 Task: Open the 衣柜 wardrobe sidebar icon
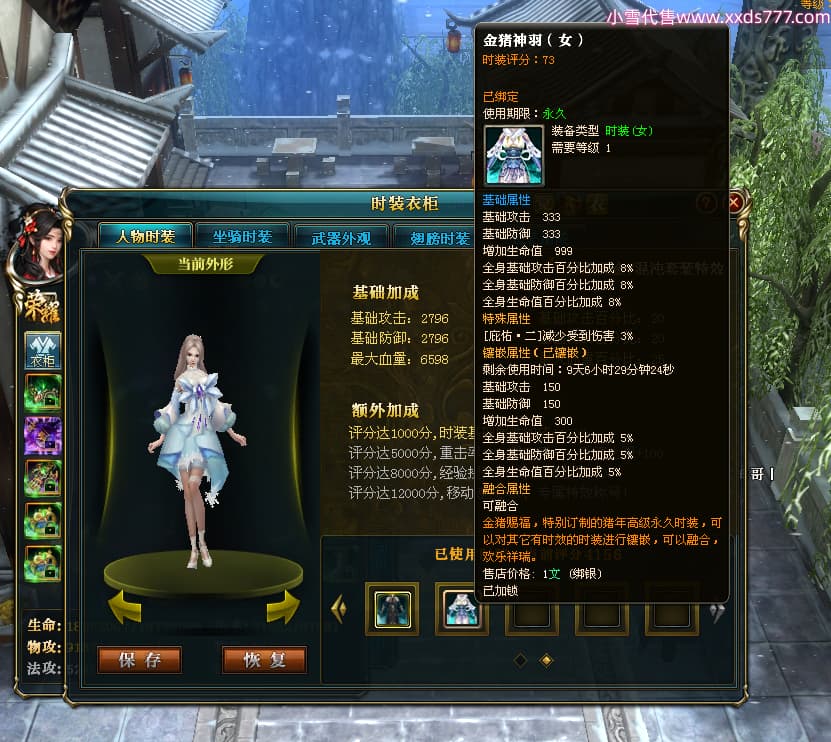pyautogui.click(x=43, y=351)
